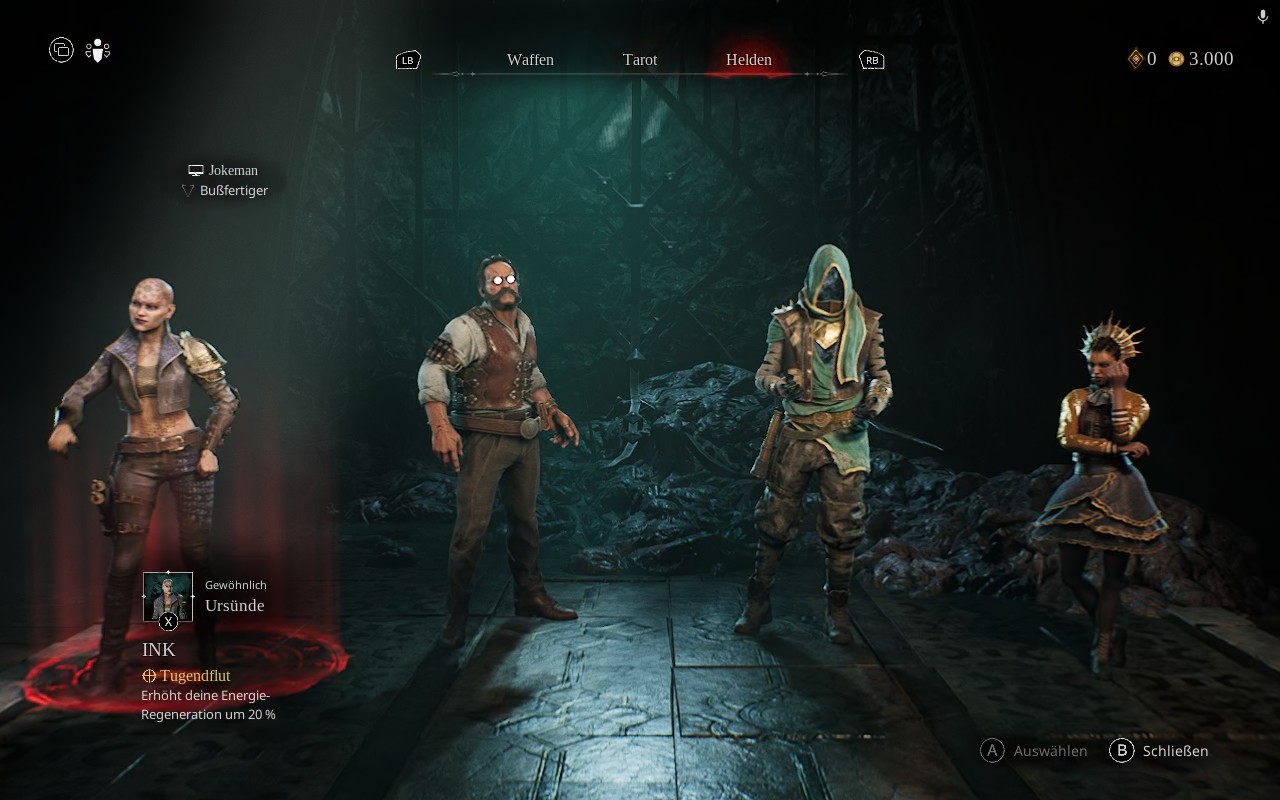1280x800 pixels.
Task: Open the overlapping windows icon
Action: 61,50
